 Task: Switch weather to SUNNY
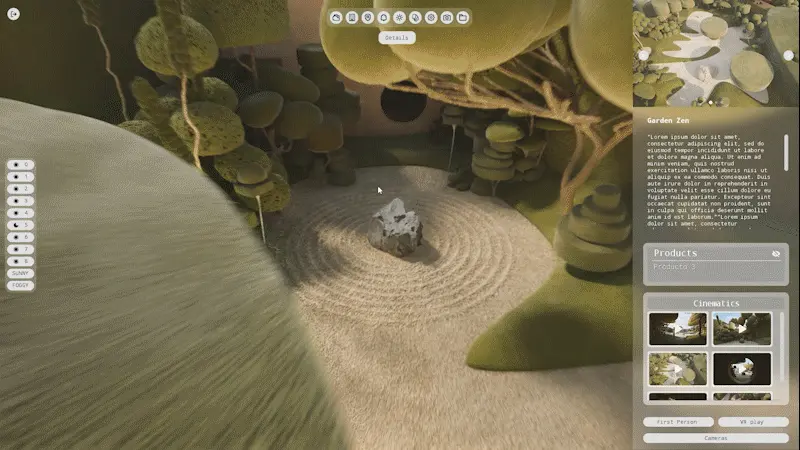coord(21,273)
